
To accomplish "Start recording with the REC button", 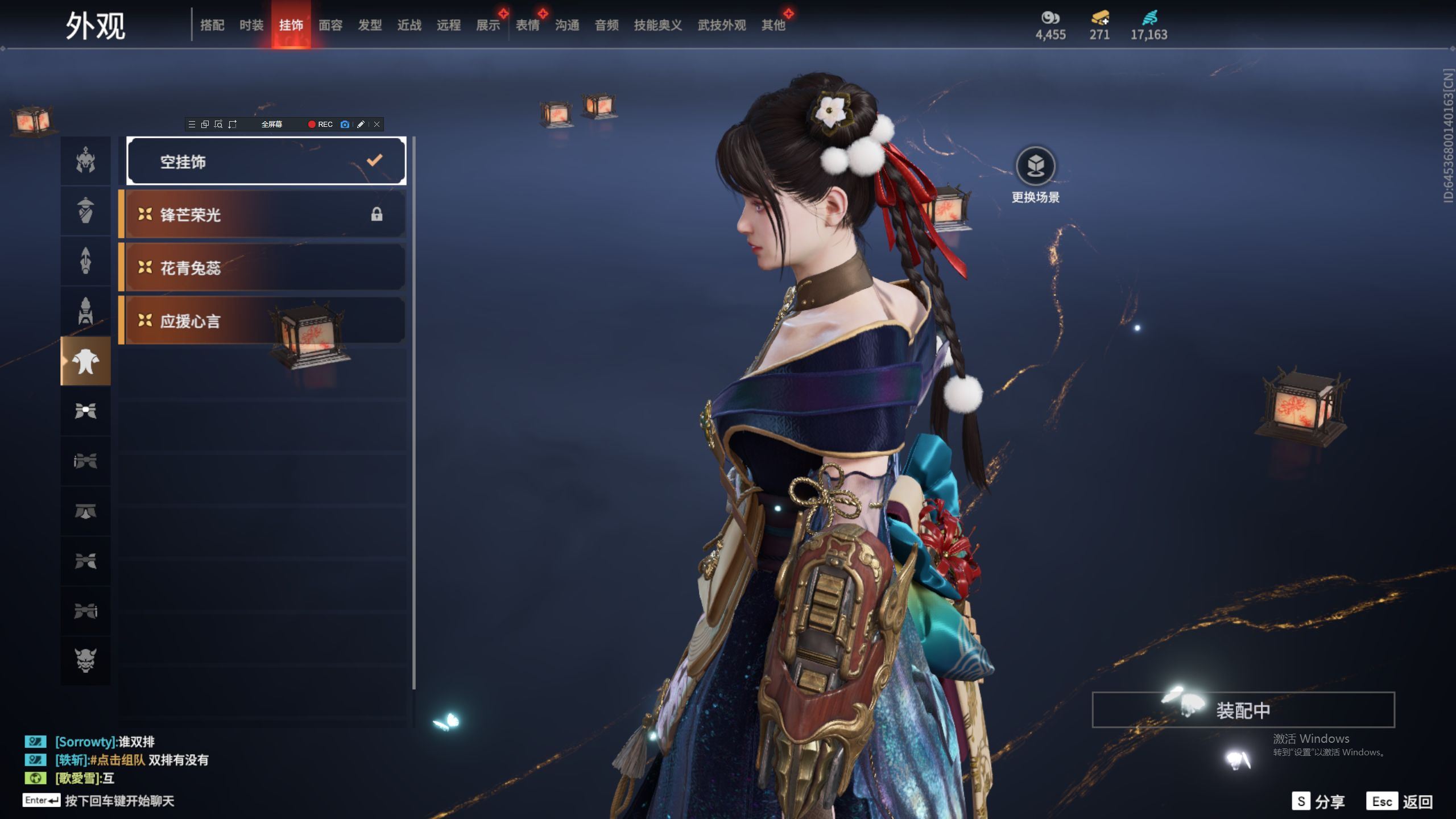I will coord(321,125).
